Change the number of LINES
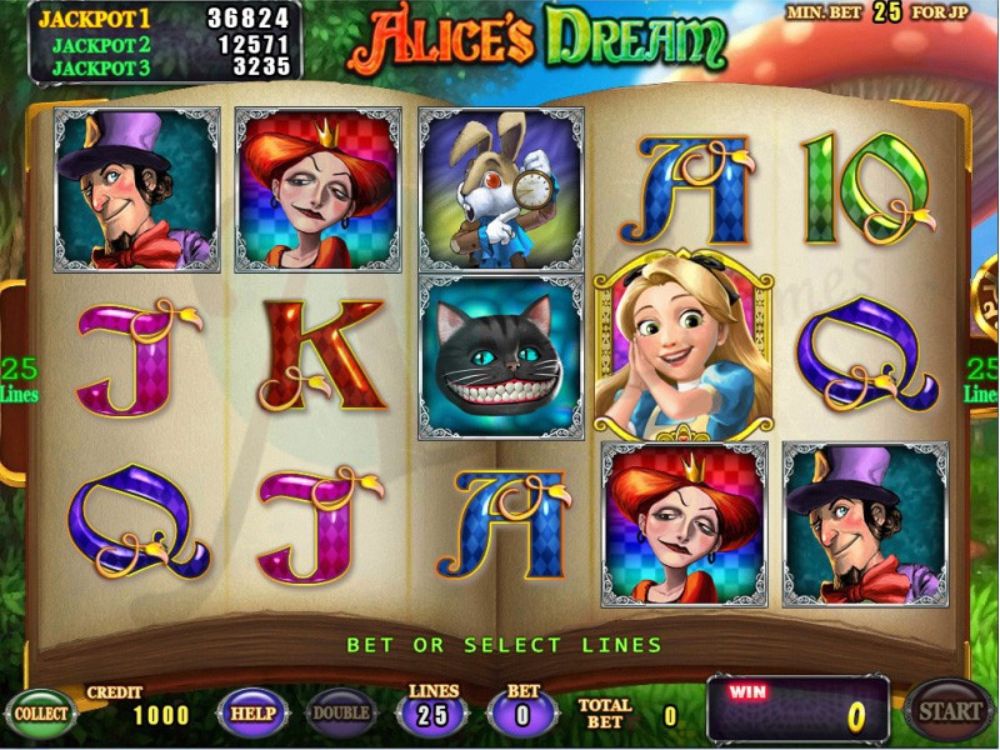This screenshot has height=750, width=1000. [x=434, y=714]
